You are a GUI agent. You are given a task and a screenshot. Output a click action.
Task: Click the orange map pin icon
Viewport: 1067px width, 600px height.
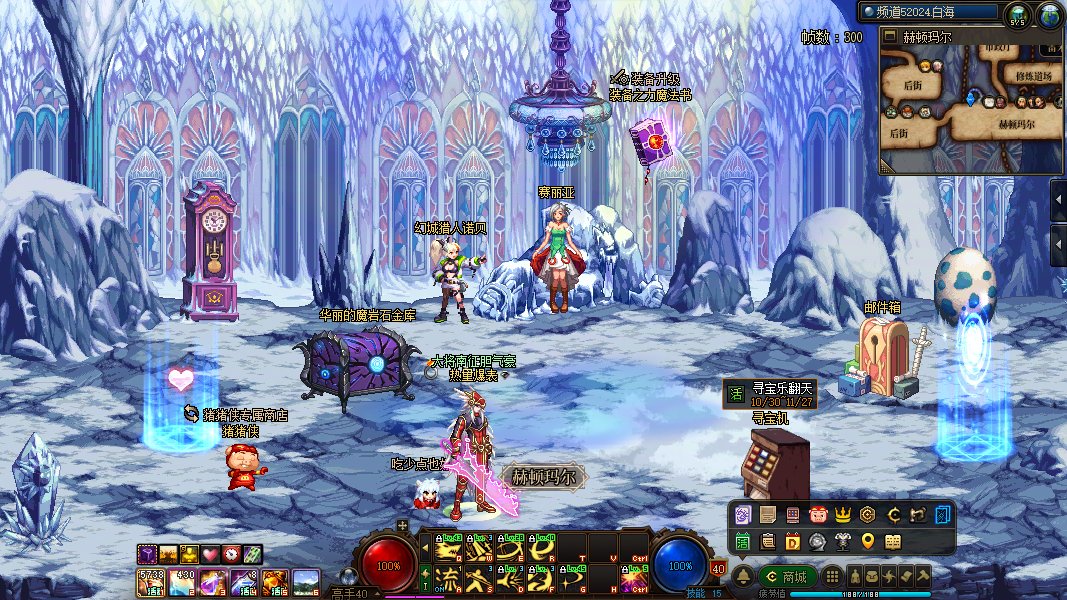(x=868, y=542)
